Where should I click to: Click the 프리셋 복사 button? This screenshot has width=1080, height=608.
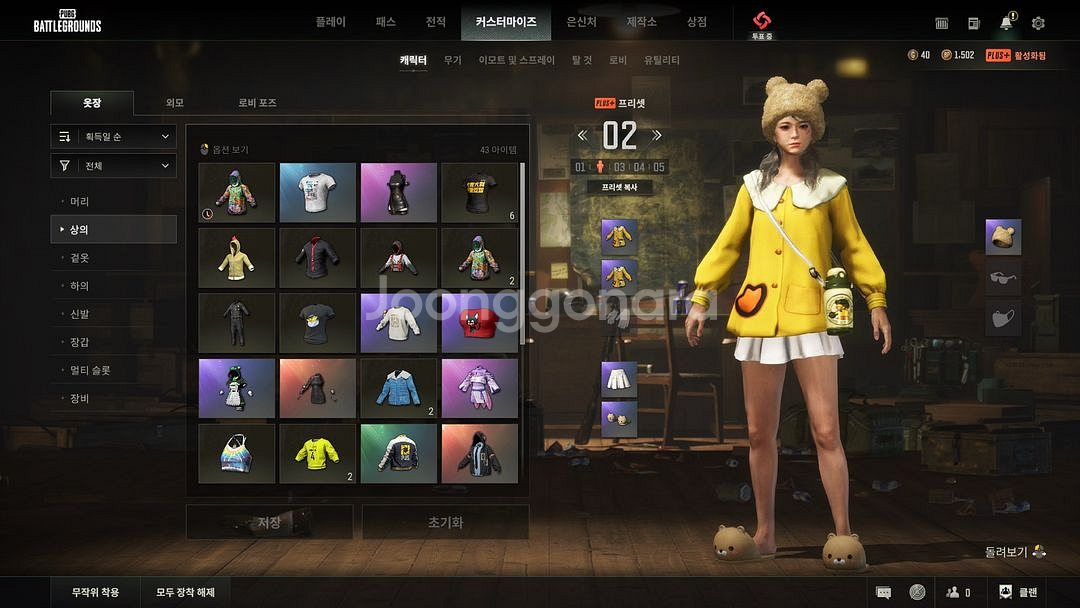coord(619,187)
